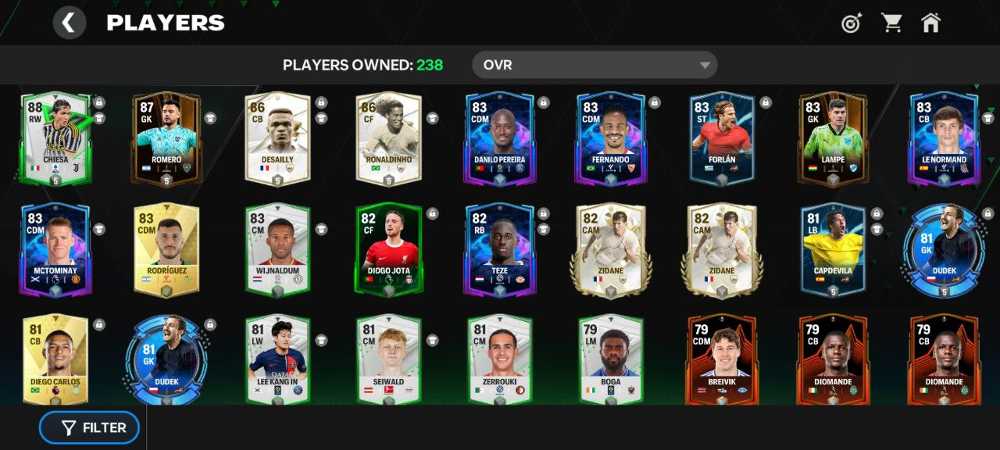
Task: Open the Forlán 83 ST card
Action: (722, 140)
